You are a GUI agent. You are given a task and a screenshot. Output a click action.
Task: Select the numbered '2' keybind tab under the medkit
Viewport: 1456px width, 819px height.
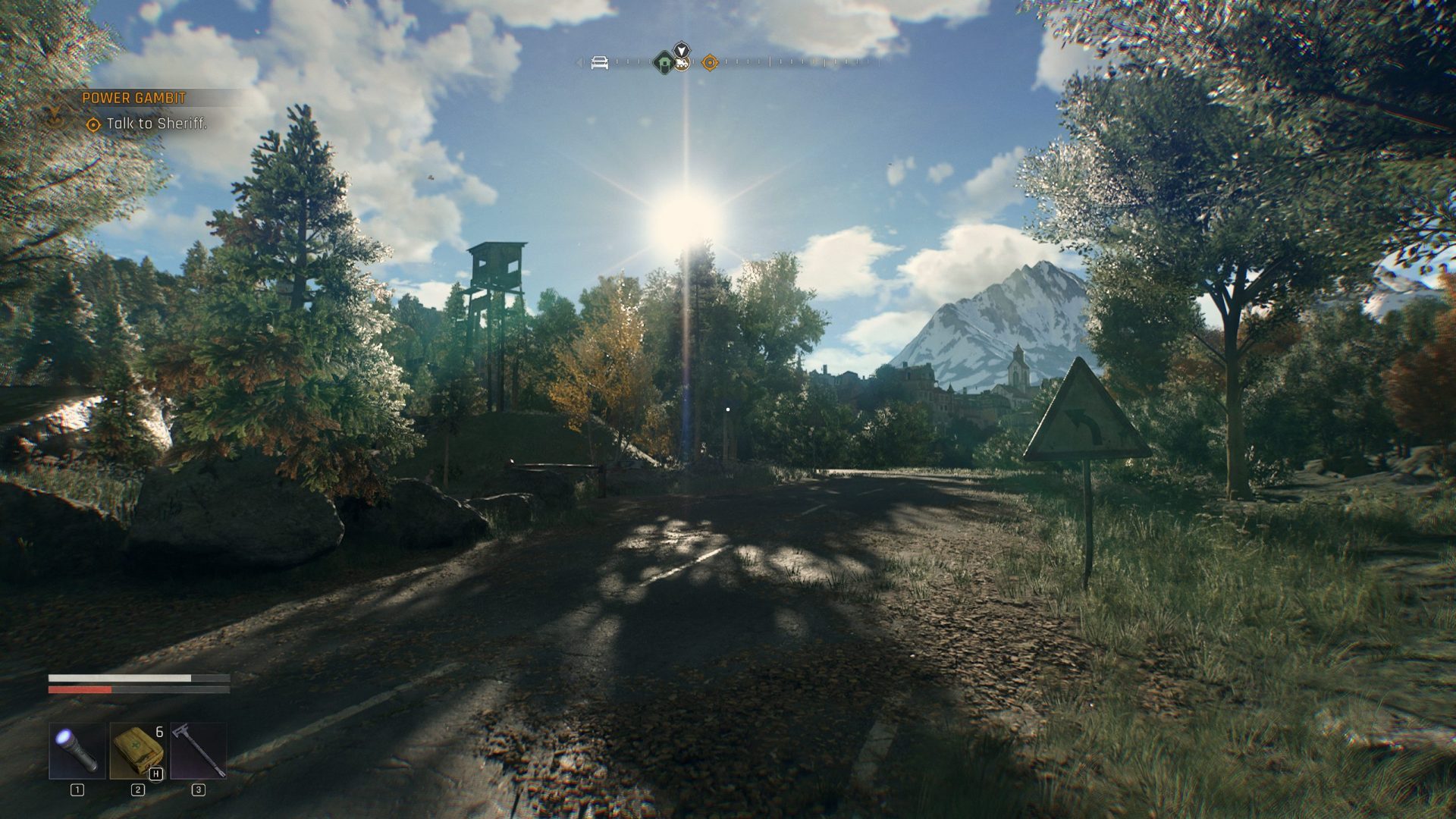[138, 789]
